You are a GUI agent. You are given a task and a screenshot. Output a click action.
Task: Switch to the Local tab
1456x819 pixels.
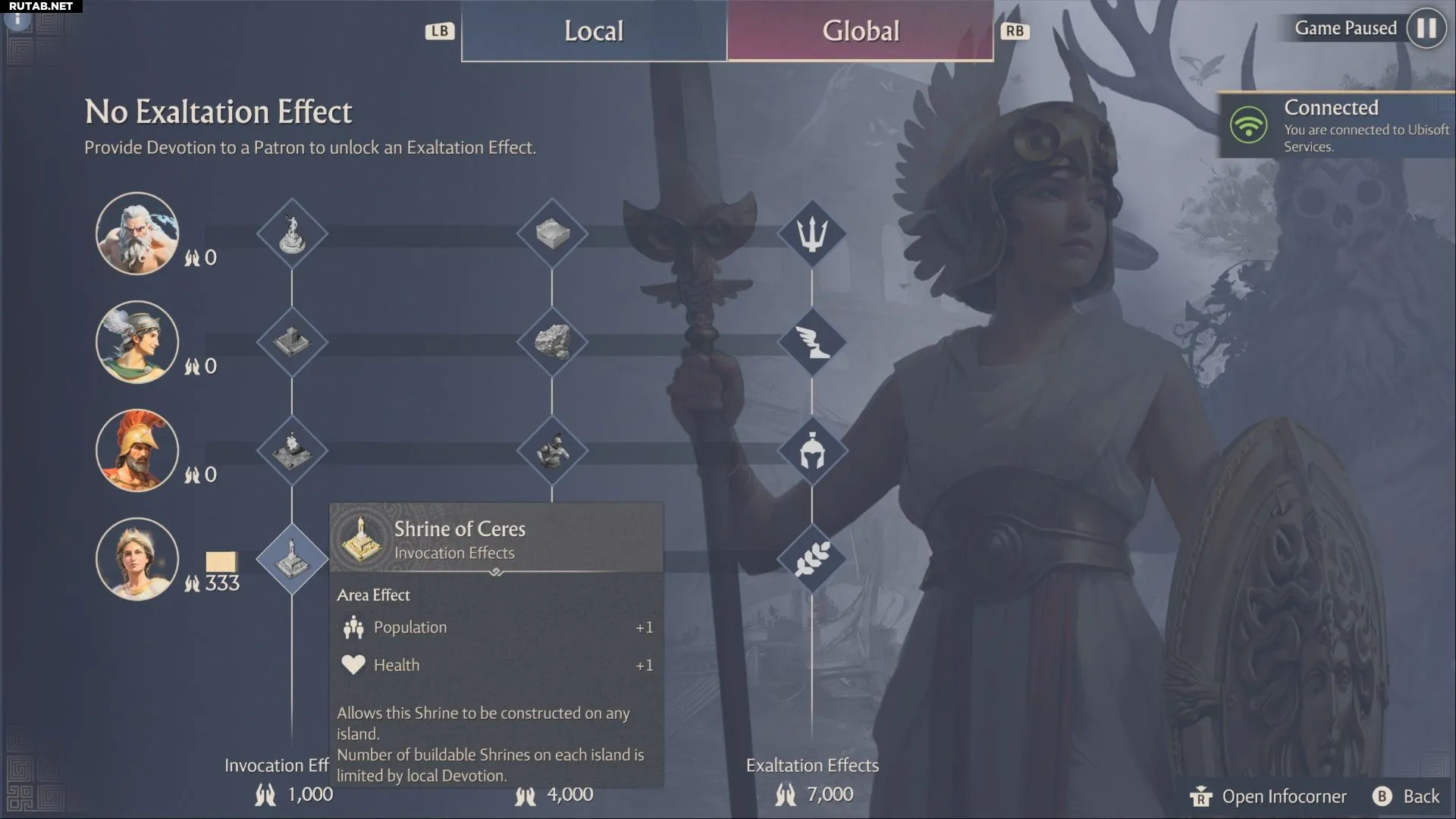[594, 31]
